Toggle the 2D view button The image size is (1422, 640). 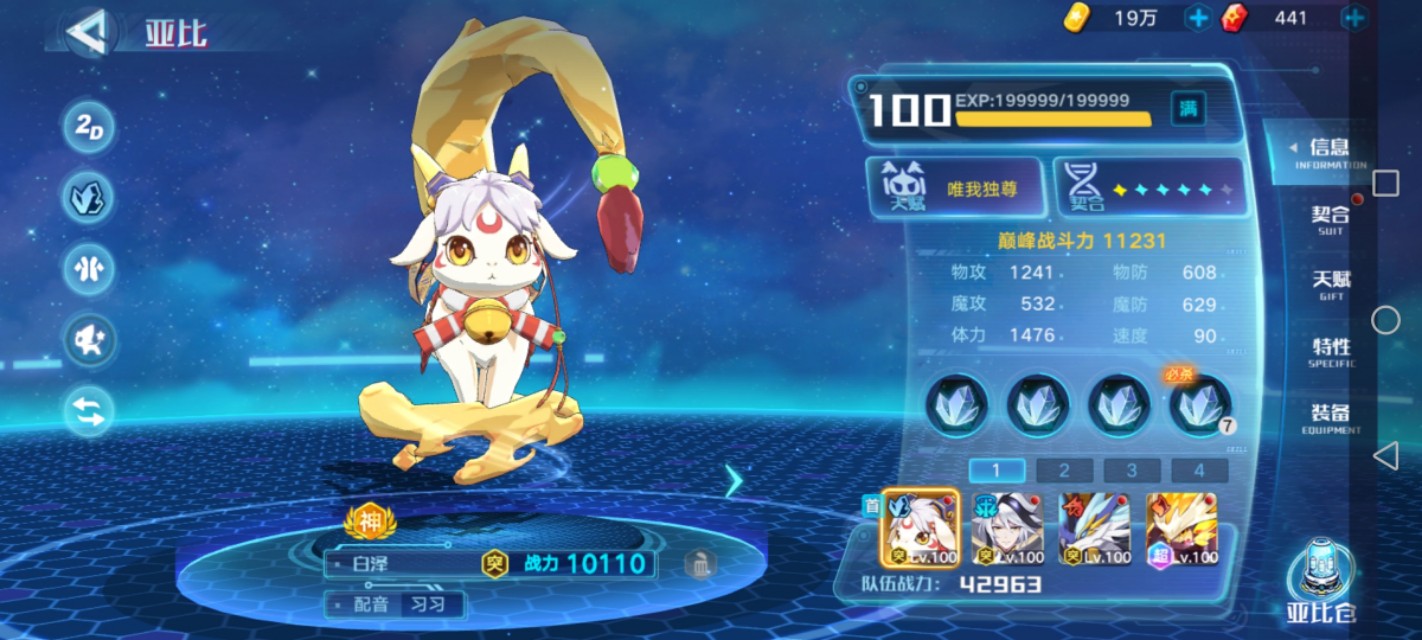click(x=89, y=127)
